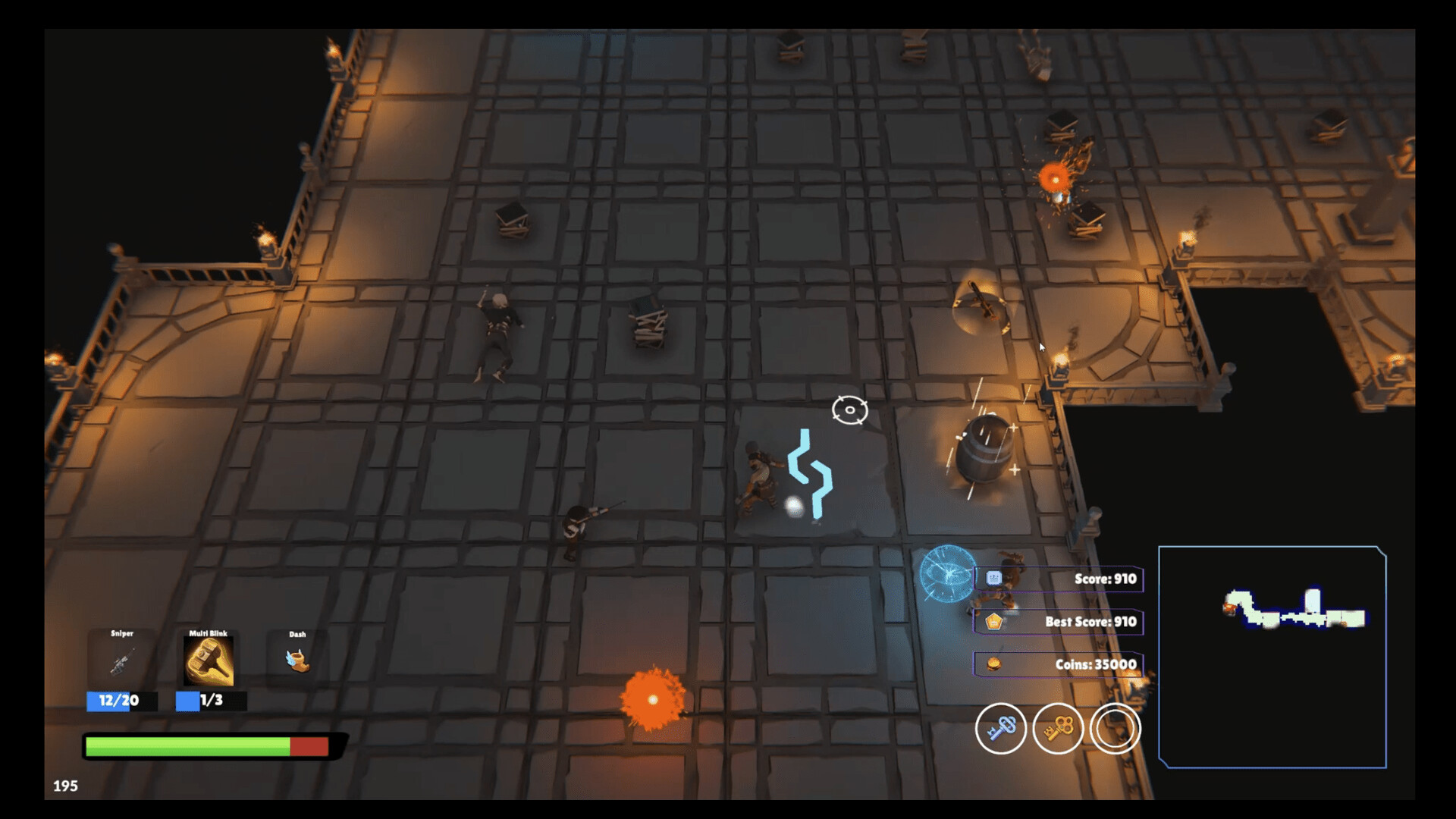Select the Sniper weapon slot icon
The height and width of the screenshot is (819, 1456).
tap(121, 661)
